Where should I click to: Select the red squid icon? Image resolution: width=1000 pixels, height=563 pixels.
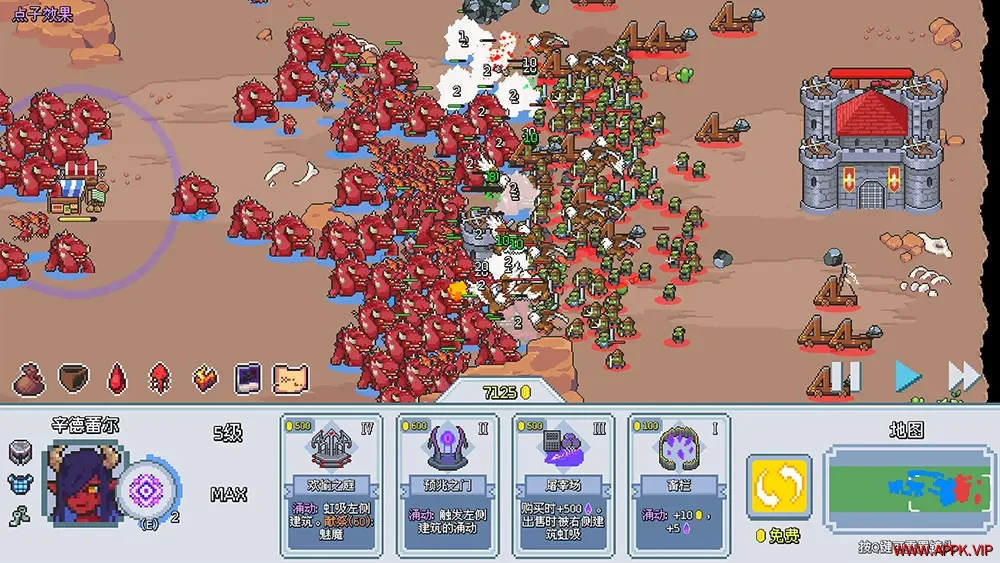click(x=160, y=378)
